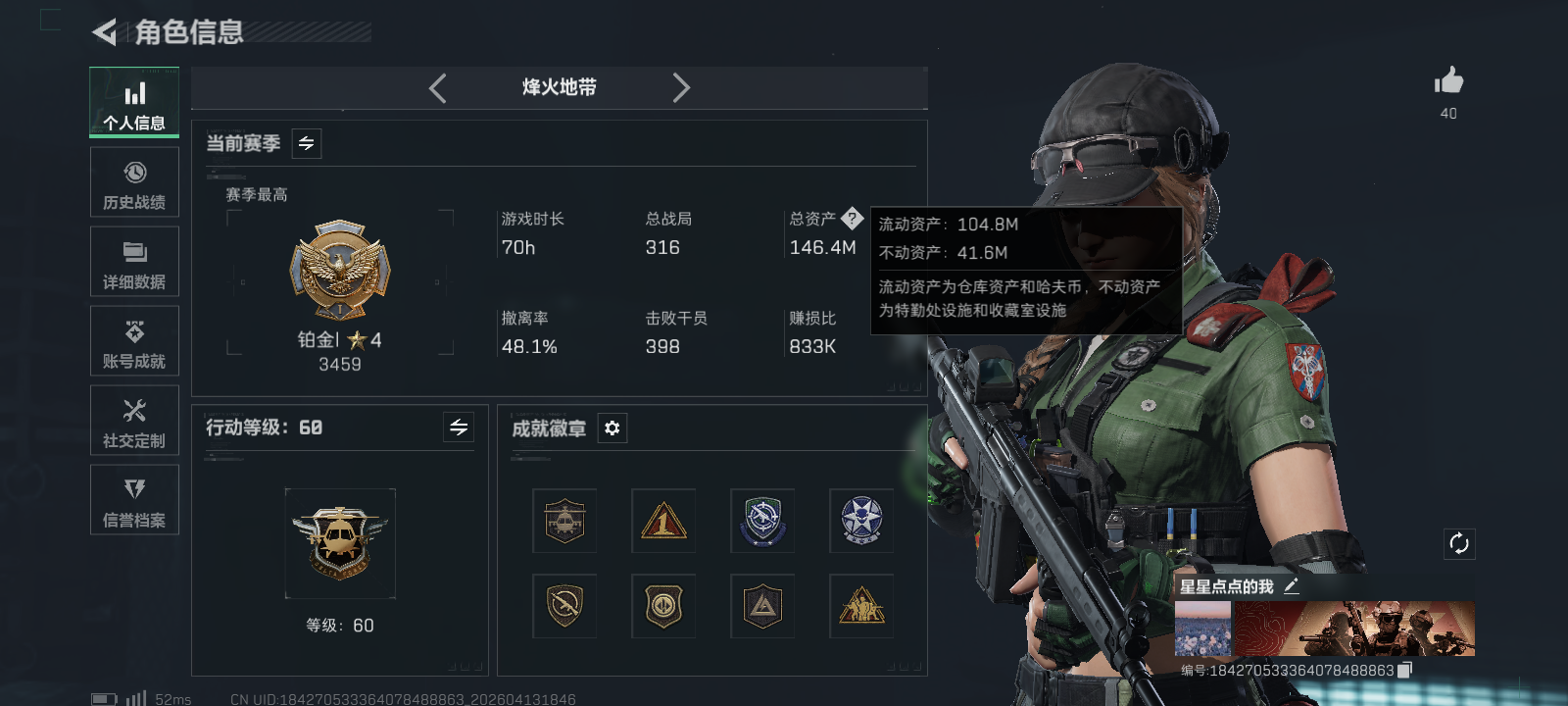This screenshot has height=706, width=1568.
Task: Select the 个人信息 sidebar tab
Action: point(134,102)
